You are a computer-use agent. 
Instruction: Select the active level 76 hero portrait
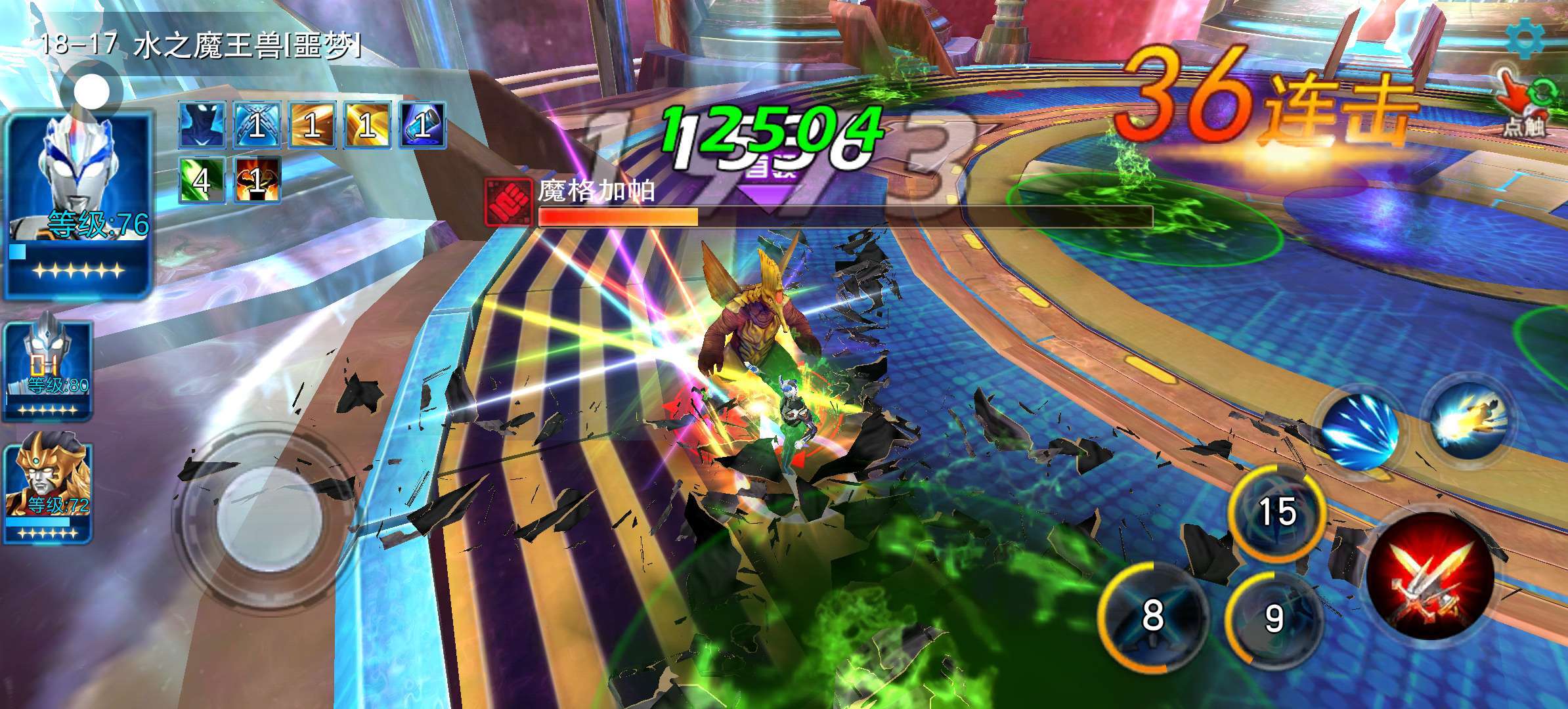point(79,204)
